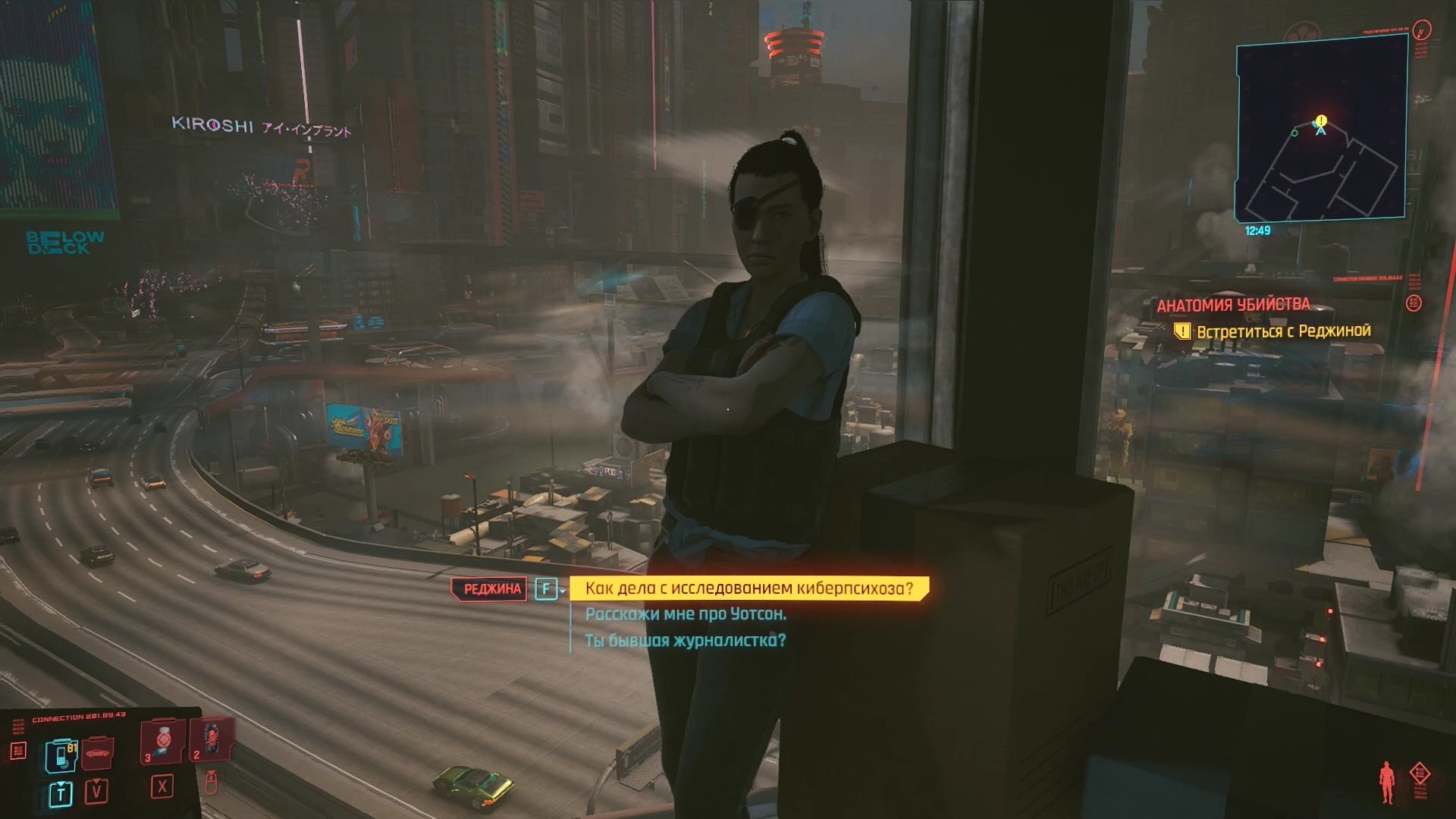The height and width of the screenshot is (819, 1456).
Task: Choose the dialogue line about Watson
Action: (685, 614)
